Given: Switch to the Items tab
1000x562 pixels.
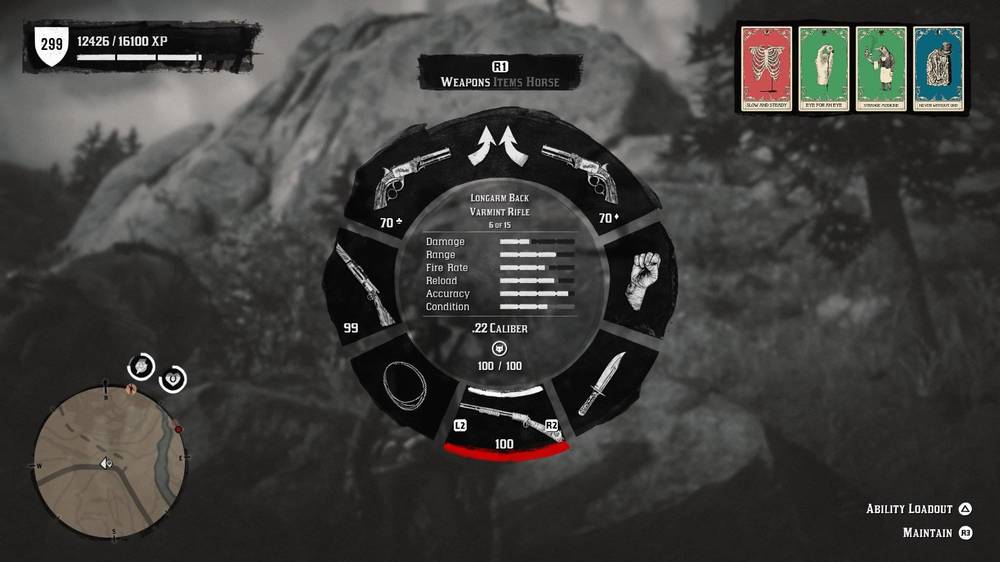Looking at the screenshot, I should point(513,82).
